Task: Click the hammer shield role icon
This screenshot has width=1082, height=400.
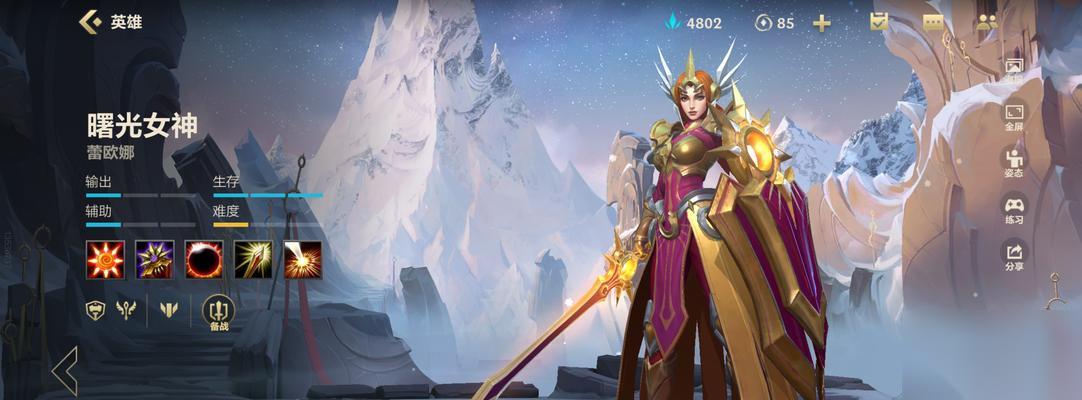Action: tap(96, 310)
